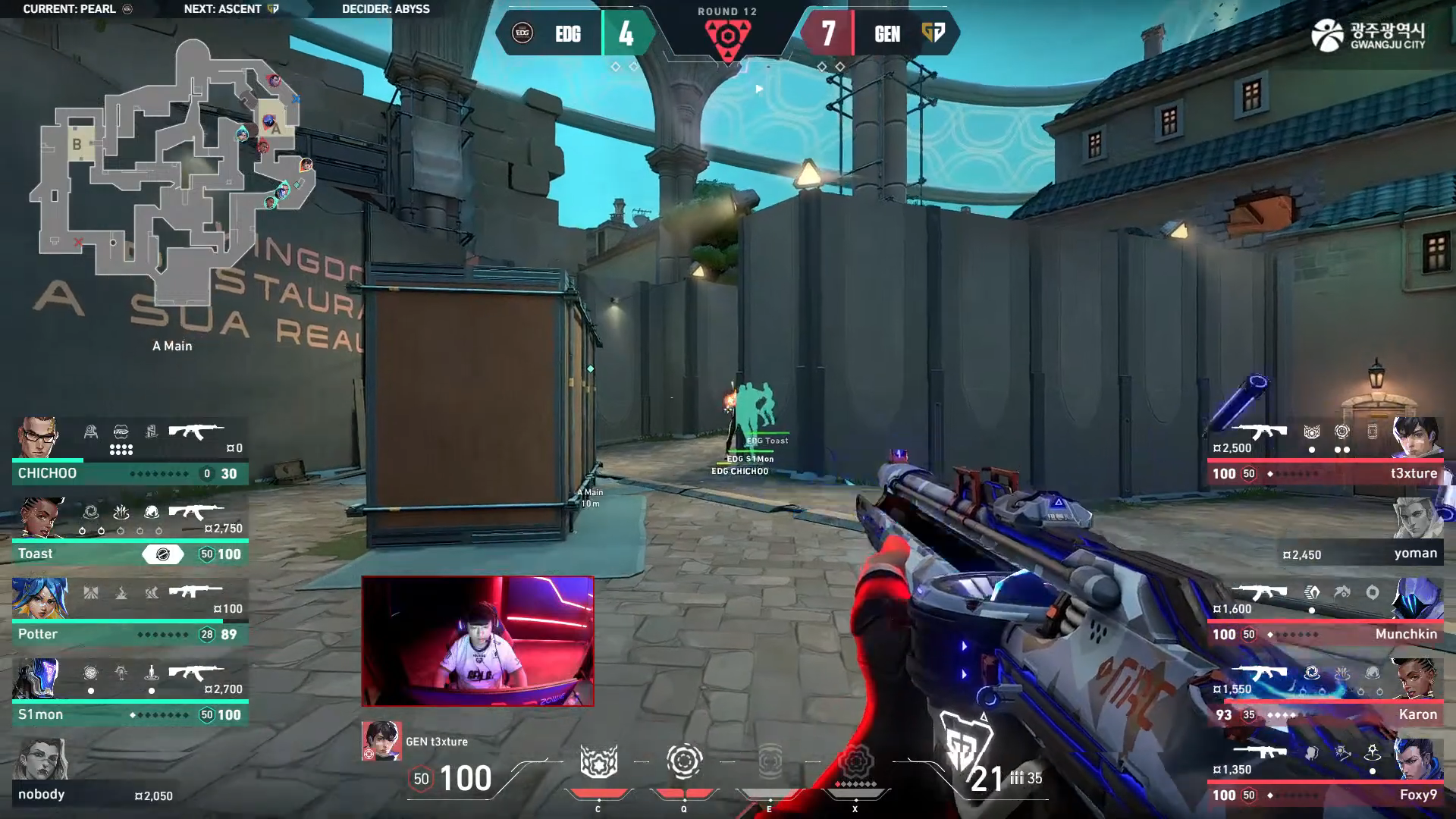Select Karon's player card
Image resolution: width=1456 pixels, height=819 pixels.
pyautogui.click(x=1326, y=693)
